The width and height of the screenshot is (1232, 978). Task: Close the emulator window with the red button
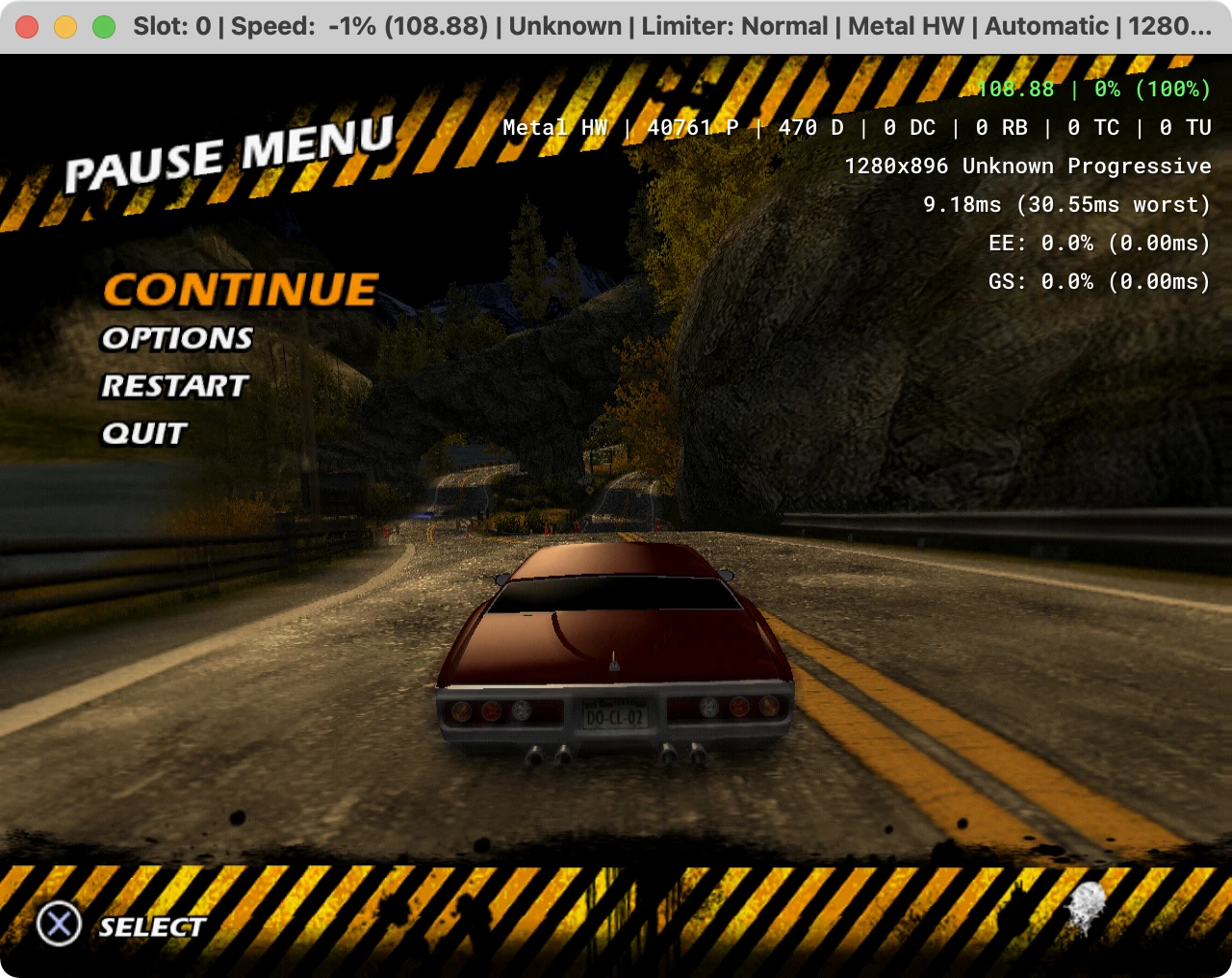pos(27,26)
